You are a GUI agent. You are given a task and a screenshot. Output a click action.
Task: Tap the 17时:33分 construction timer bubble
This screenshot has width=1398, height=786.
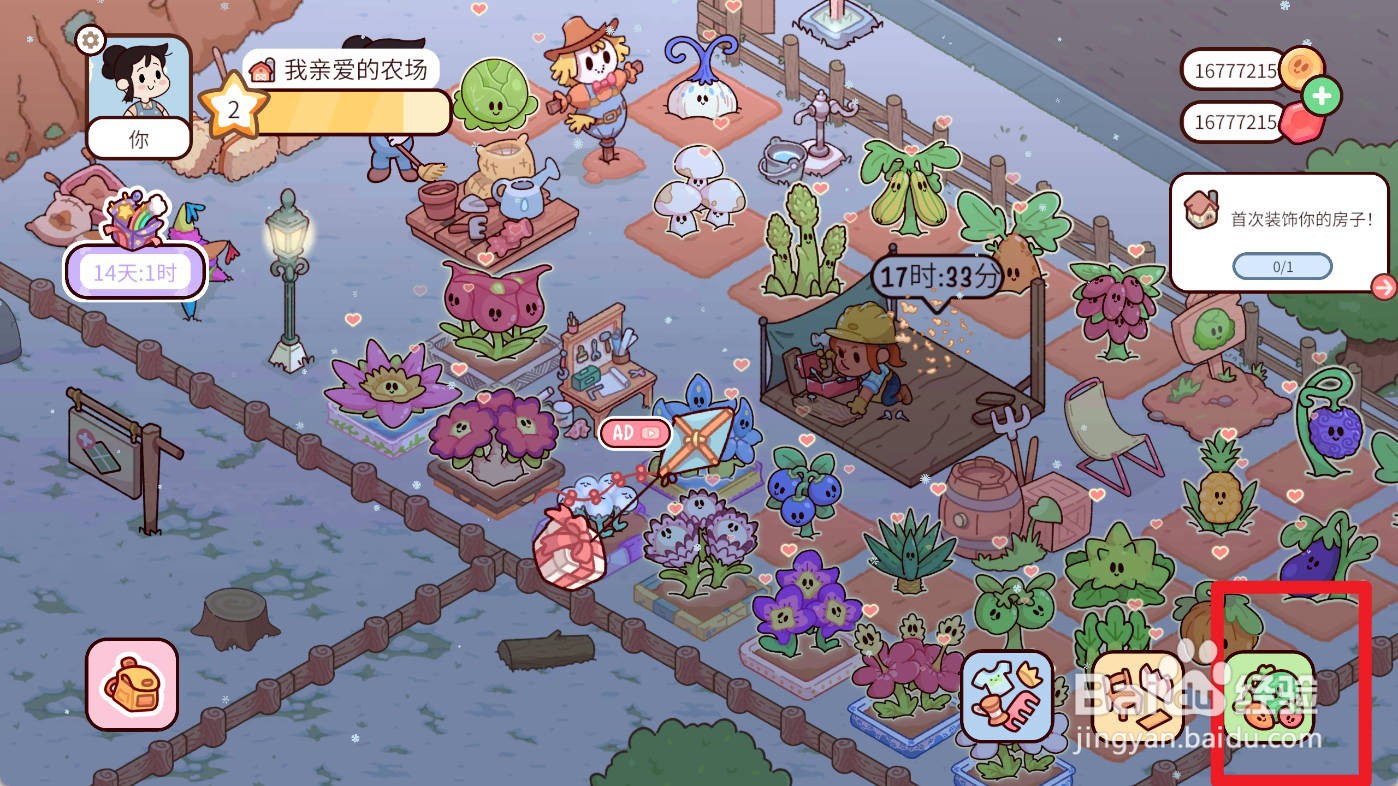click(x=936, y=277)
